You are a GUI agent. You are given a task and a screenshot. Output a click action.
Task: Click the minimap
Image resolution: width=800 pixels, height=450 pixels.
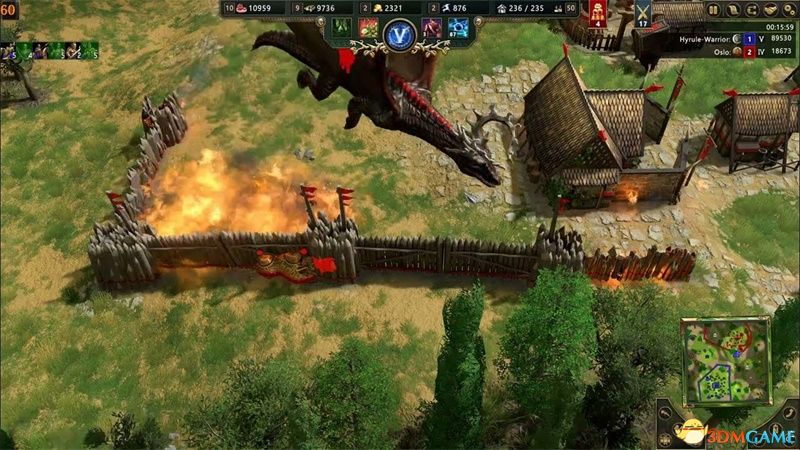pos(726,360)
